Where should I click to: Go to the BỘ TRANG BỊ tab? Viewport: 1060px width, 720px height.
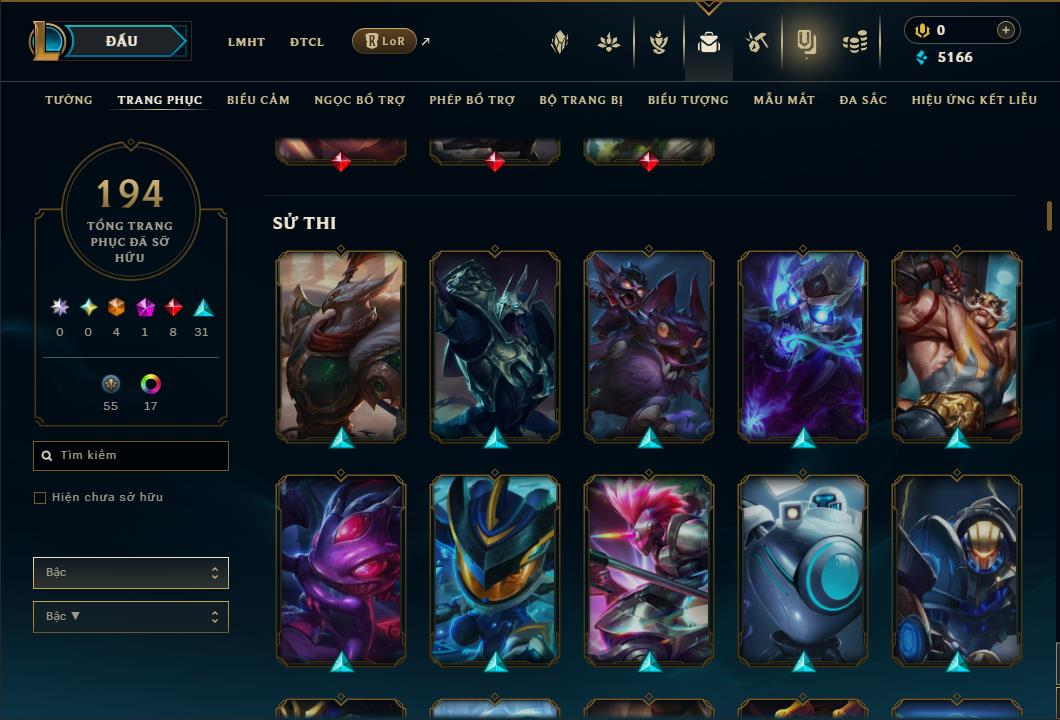pos(581,100)
